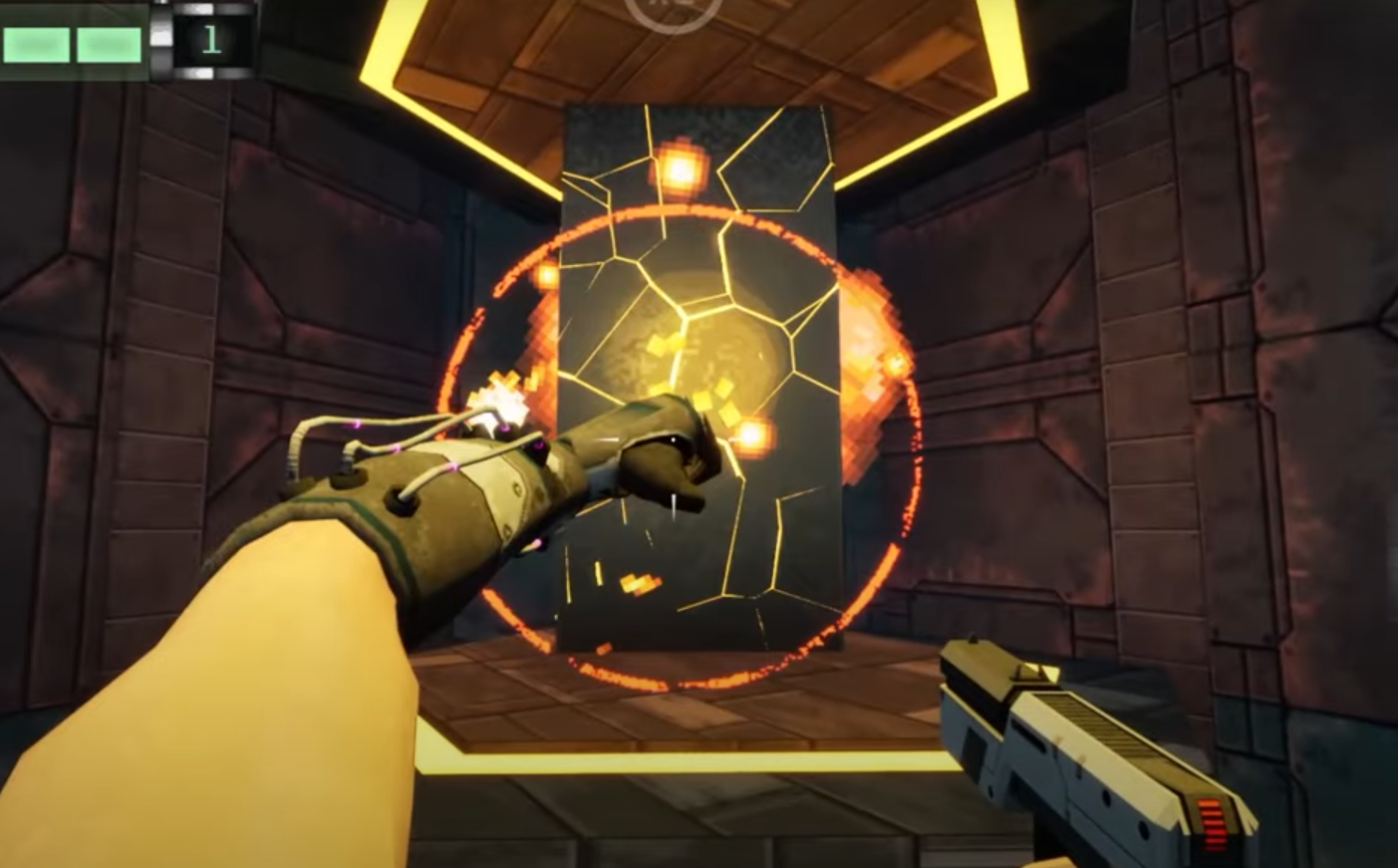This screenshot has width=1398, height=868.
Task: Select the pistol at bottom right
Action: pyautogui.click(x=1076, y=757)
